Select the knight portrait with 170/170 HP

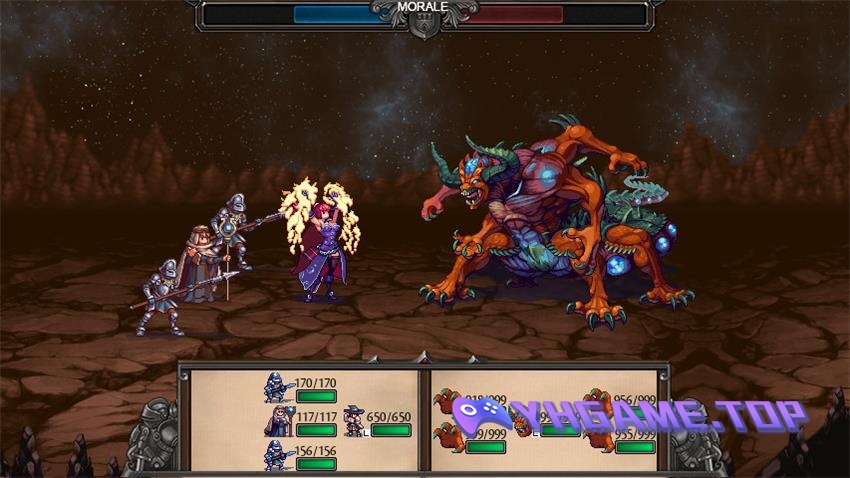pyautogui.click(x=275, y=387)
